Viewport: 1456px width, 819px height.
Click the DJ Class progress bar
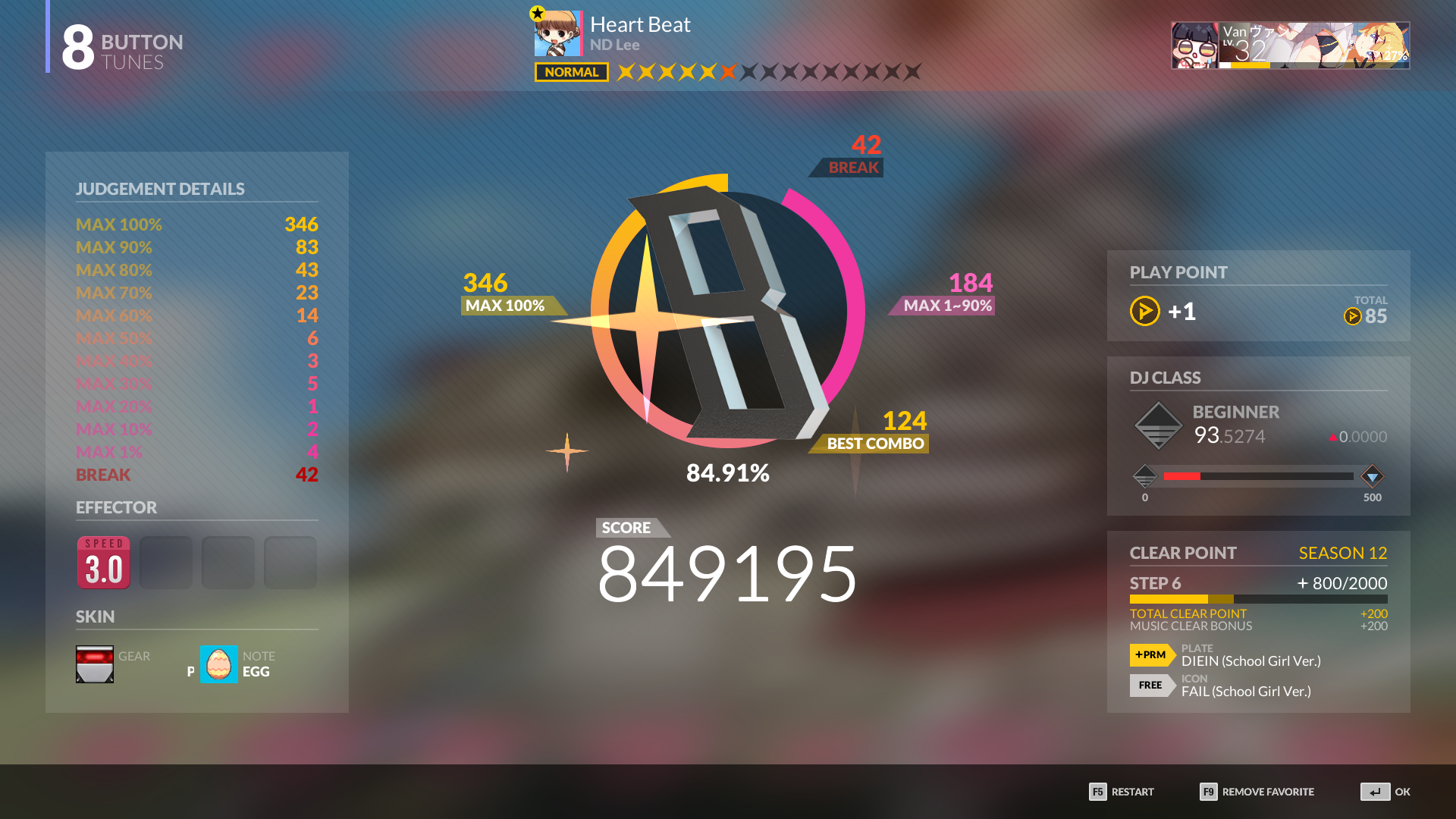[x=1259, y=475]
